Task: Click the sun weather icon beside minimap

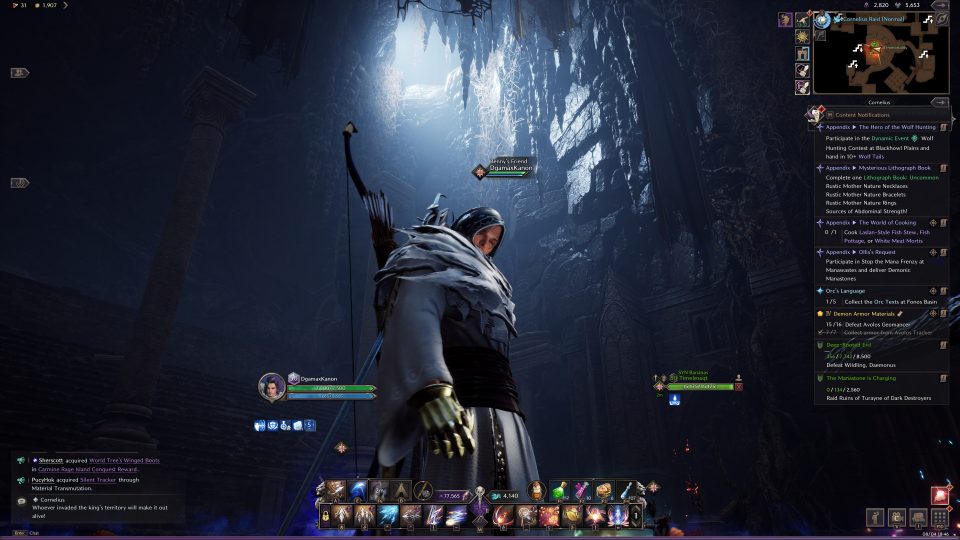Action: [802, 37]
